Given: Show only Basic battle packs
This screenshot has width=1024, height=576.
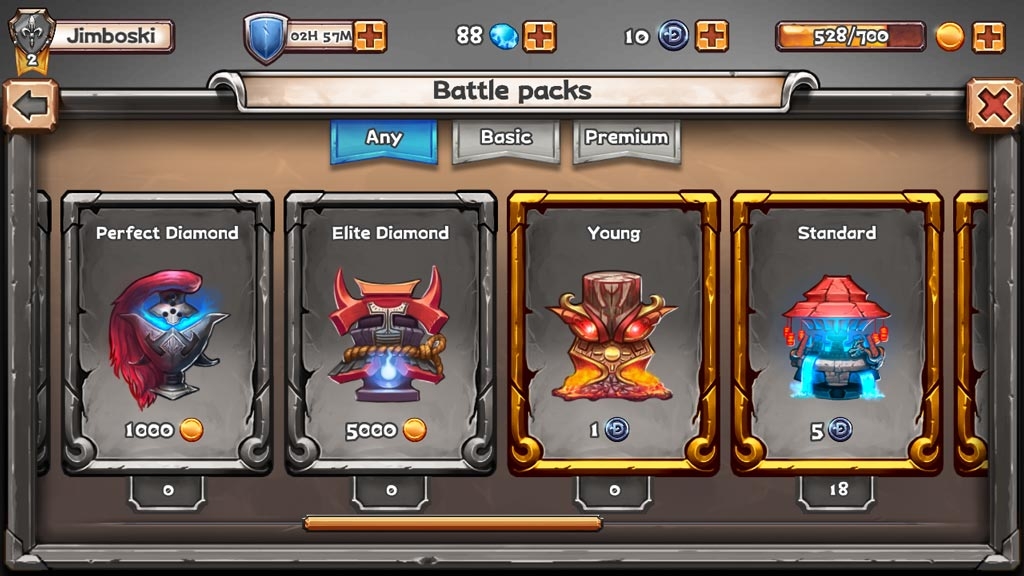Looking at the screenshot, I should 506,139.
